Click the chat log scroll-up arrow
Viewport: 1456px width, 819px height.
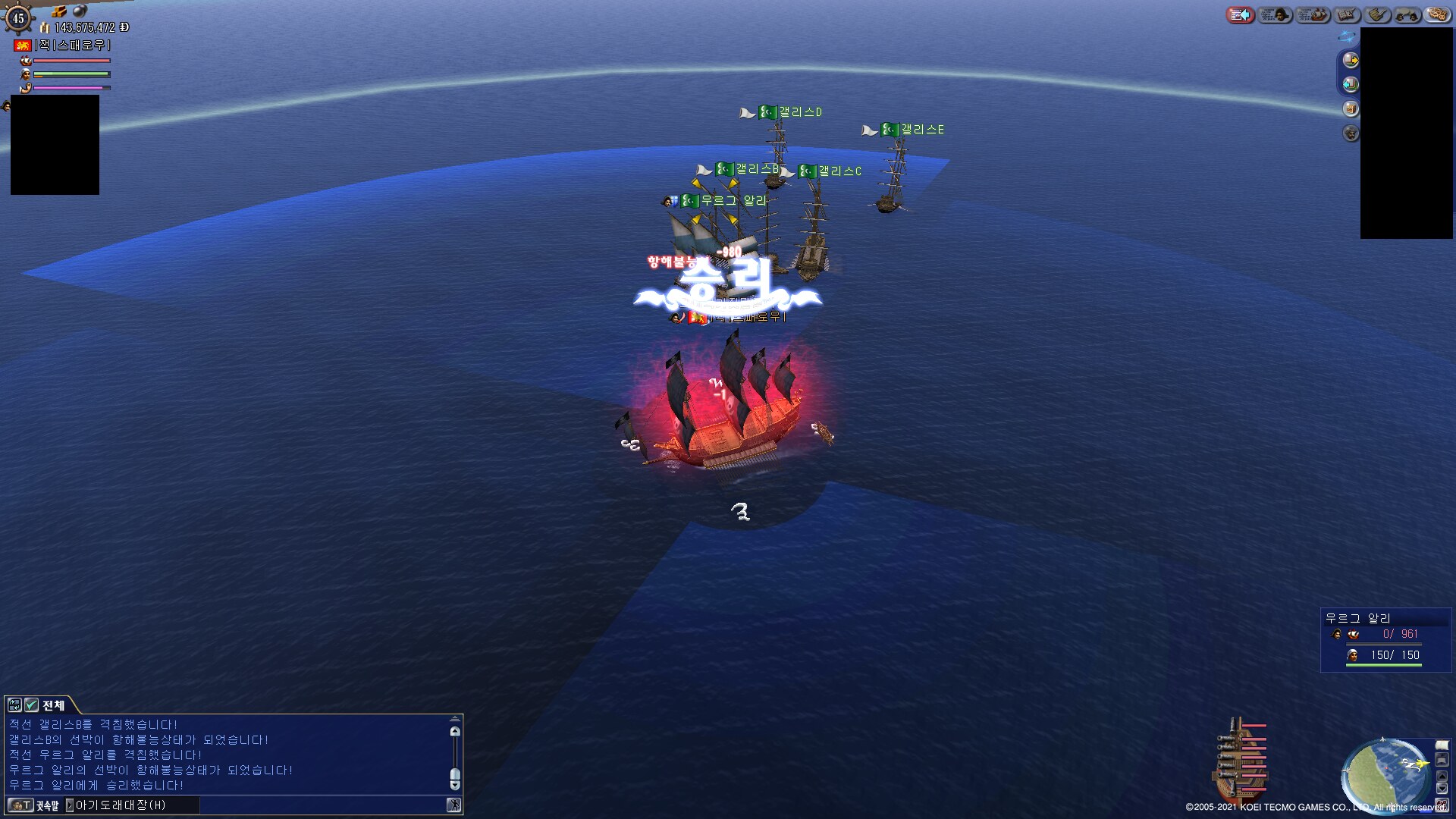(x=455, y=732)
